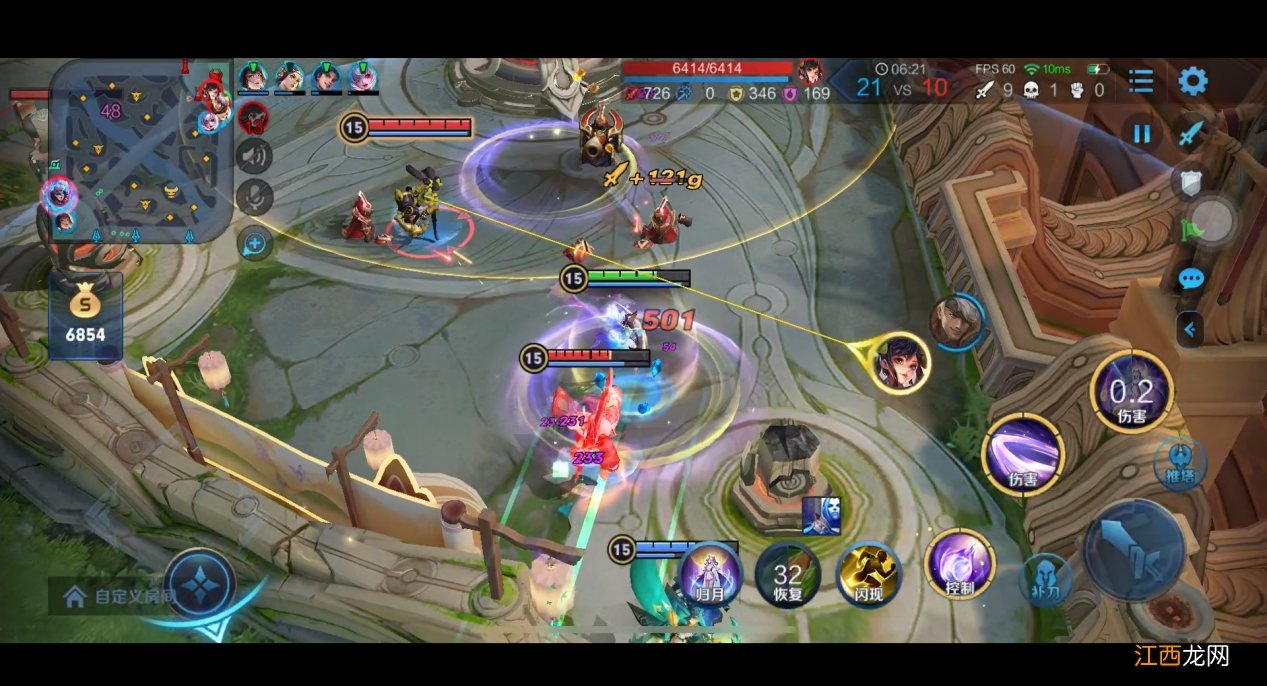Viewport: 1267px width, 686px height.
Task: Collapse the signal panel with the arrow
Action: click(x=1189, y=328)
